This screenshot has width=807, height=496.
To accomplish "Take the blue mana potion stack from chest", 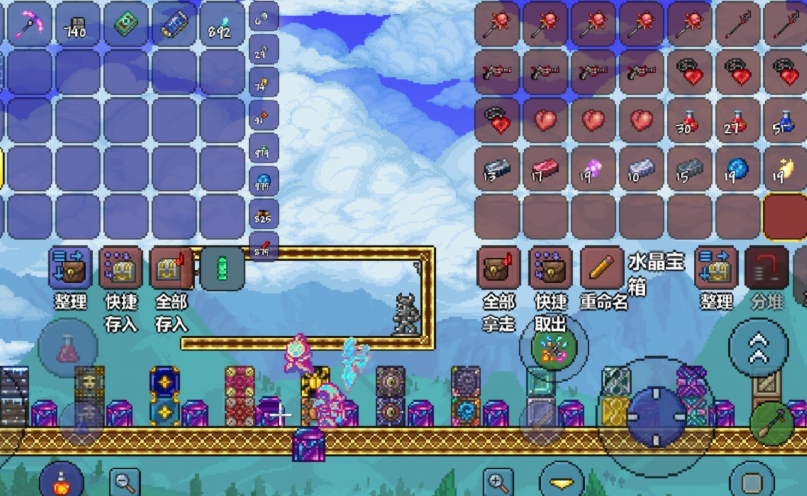I will coord(785,120).
